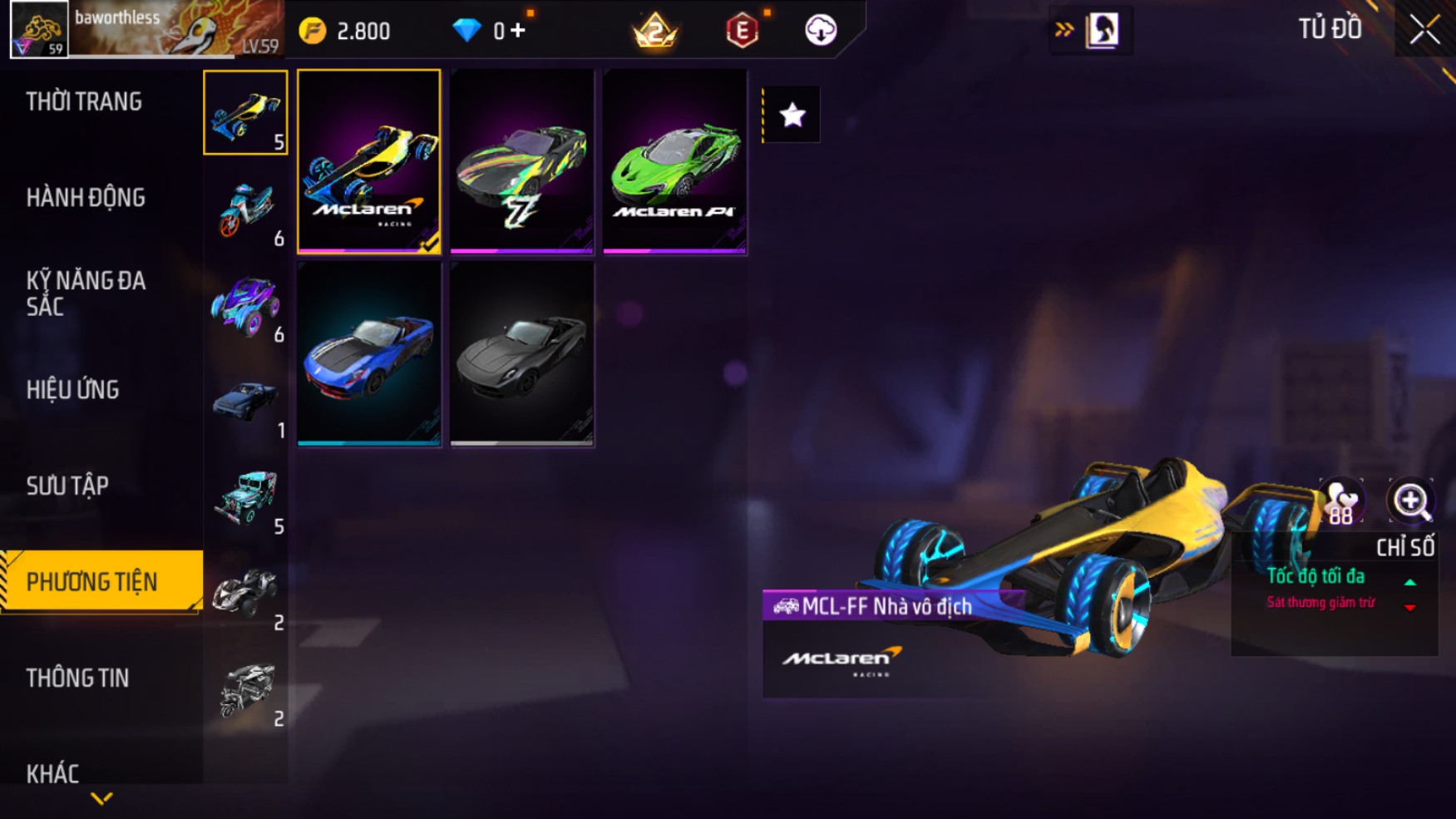Close the Tủ Đồ wardrobe screen
The height and width of the screenshot is (819, 1456).
[1424, 30]
